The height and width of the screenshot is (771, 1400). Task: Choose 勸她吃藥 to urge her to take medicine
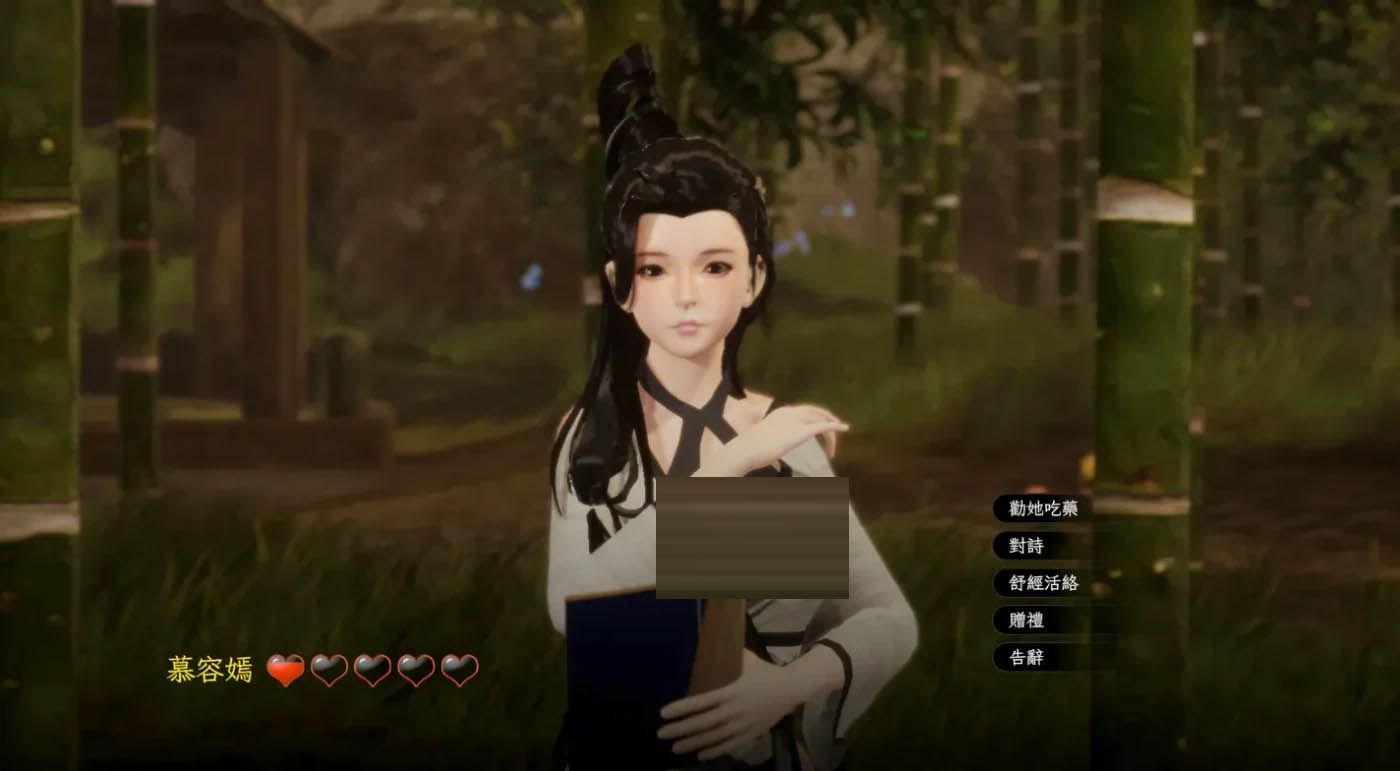pos(1045,508)
